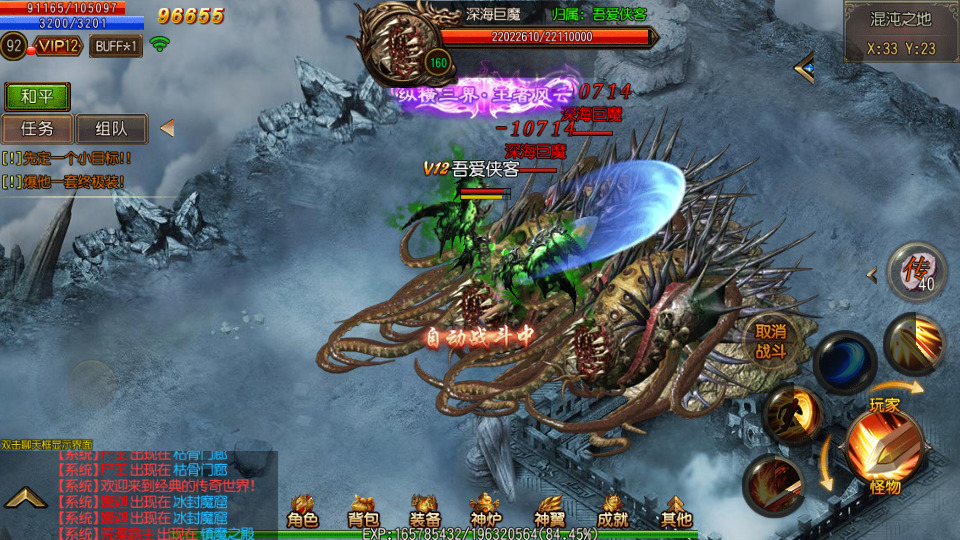
Task: Open the 混沌之地 map location panel
Action: pyautogui.click(x=901, y=31)
